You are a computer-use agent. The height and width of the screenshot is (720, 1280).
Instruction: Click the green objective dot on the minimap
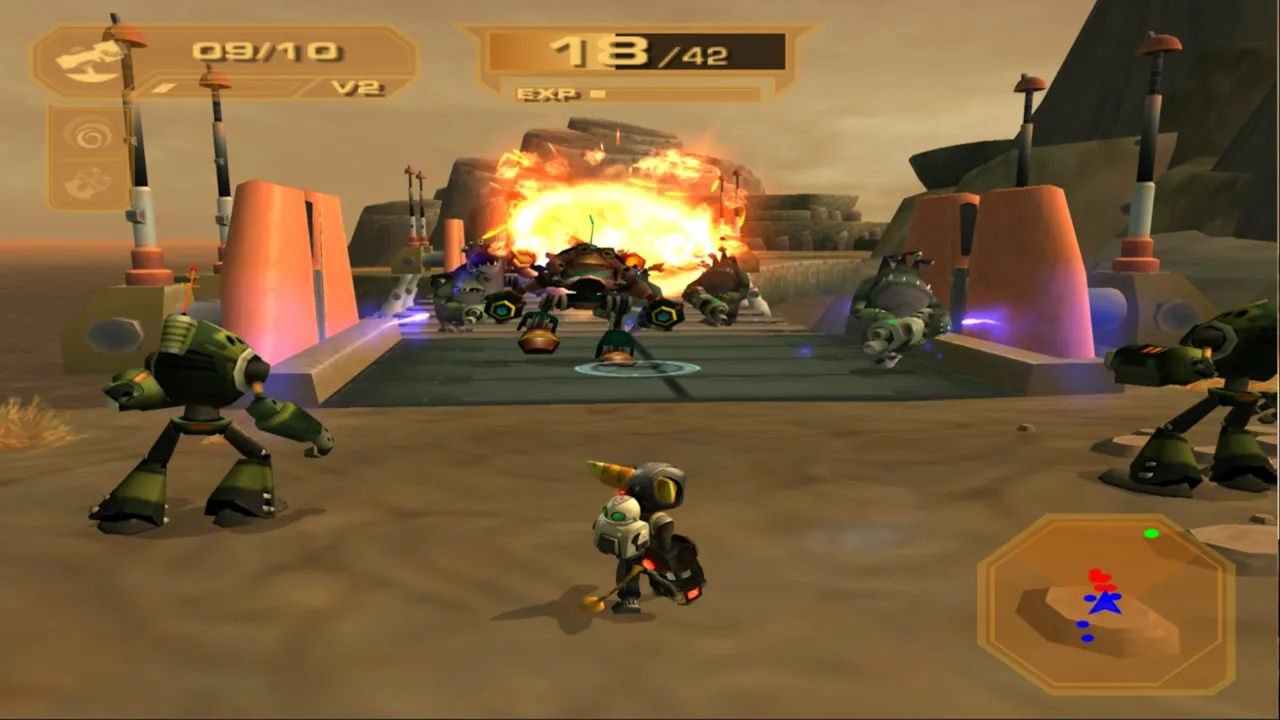point(1152,534)
